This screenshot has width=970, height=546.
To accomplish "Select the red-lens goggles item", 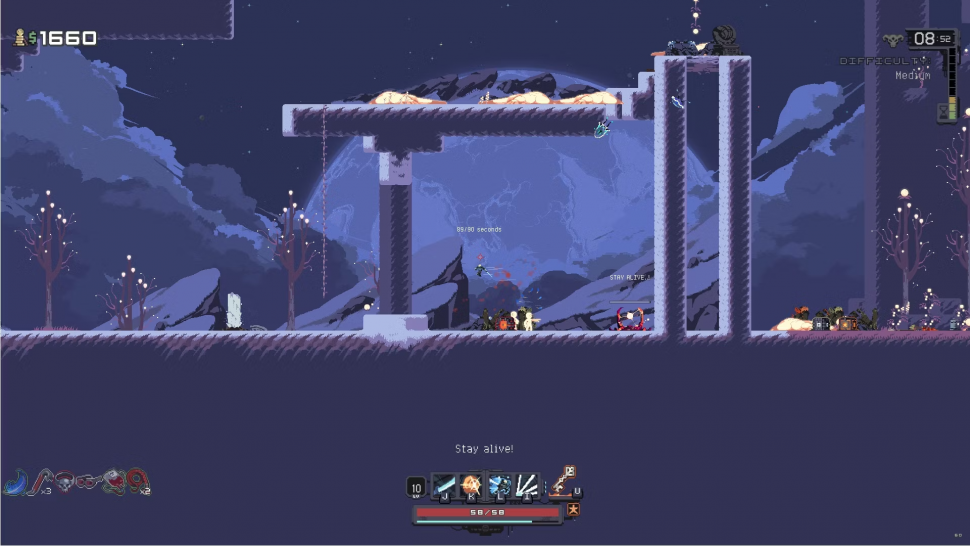I will [x=88, y=482].
